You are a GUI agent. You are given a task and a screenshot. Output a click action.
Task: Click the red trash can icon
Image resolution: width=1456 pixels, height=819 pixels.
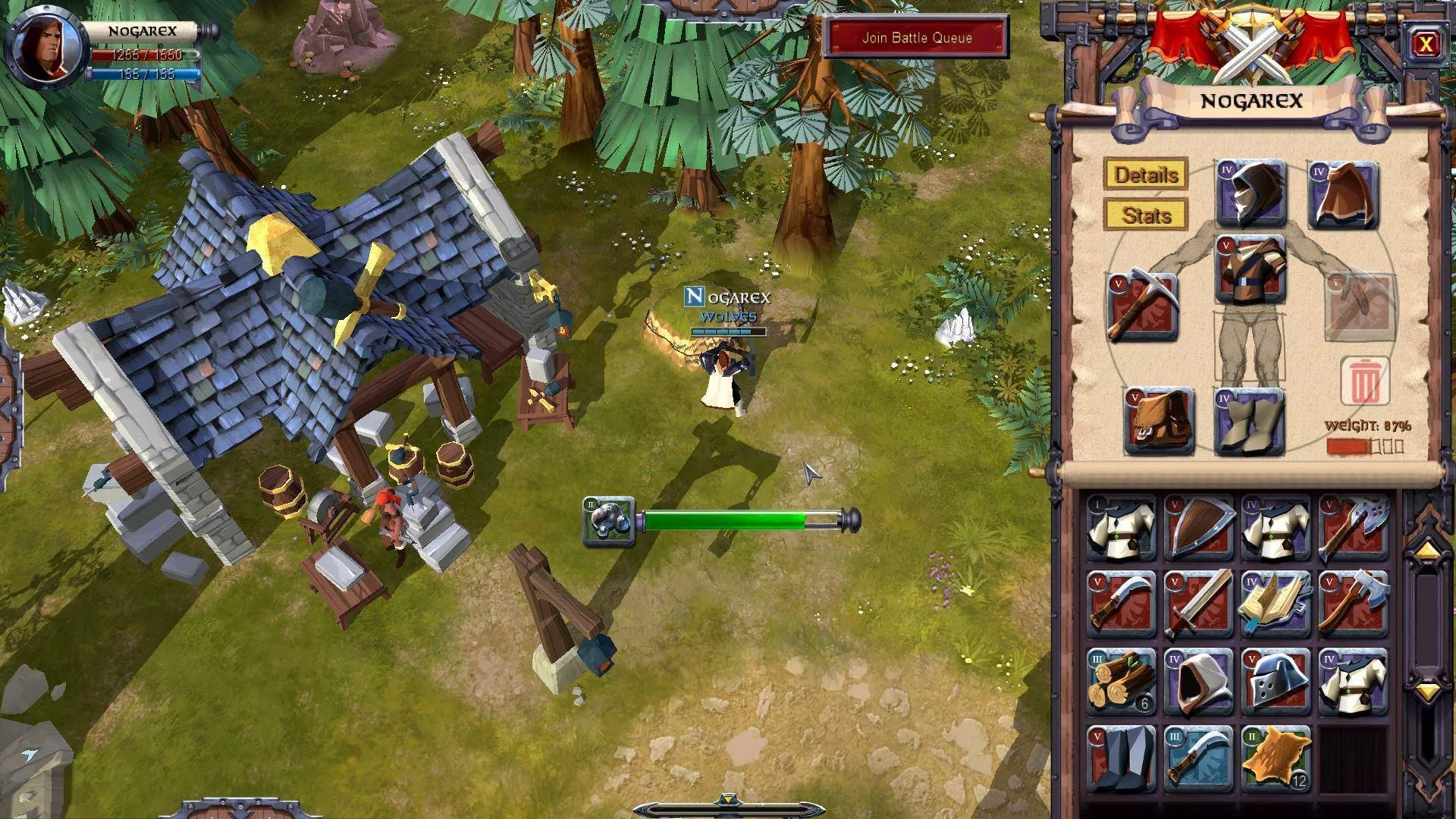[x=1363, y=381]
